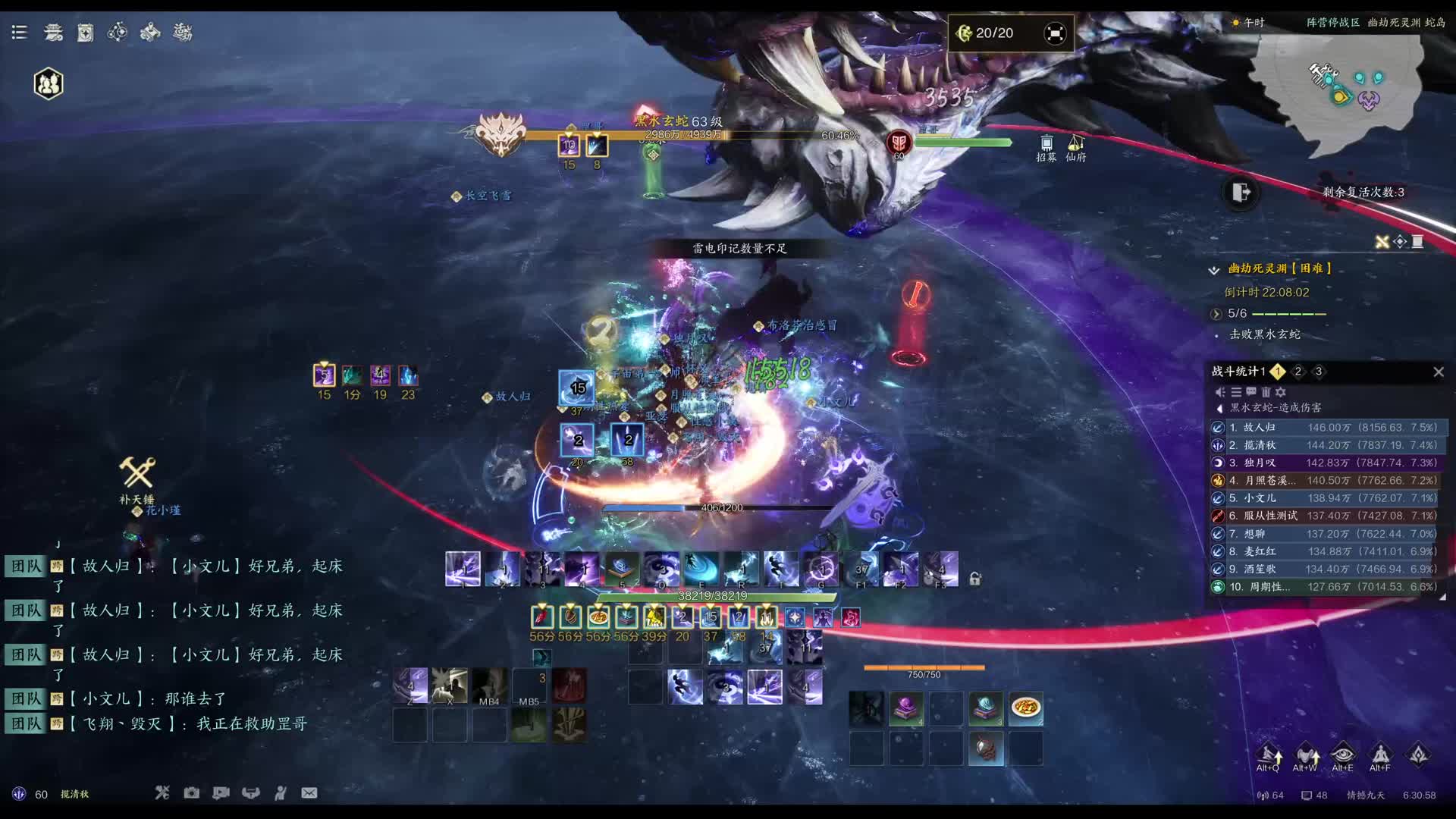The width and height of the screenshot is (1456, 819).
Task: Close the 战斗统计 combat stats panel
Action: tap(1439, 372)
